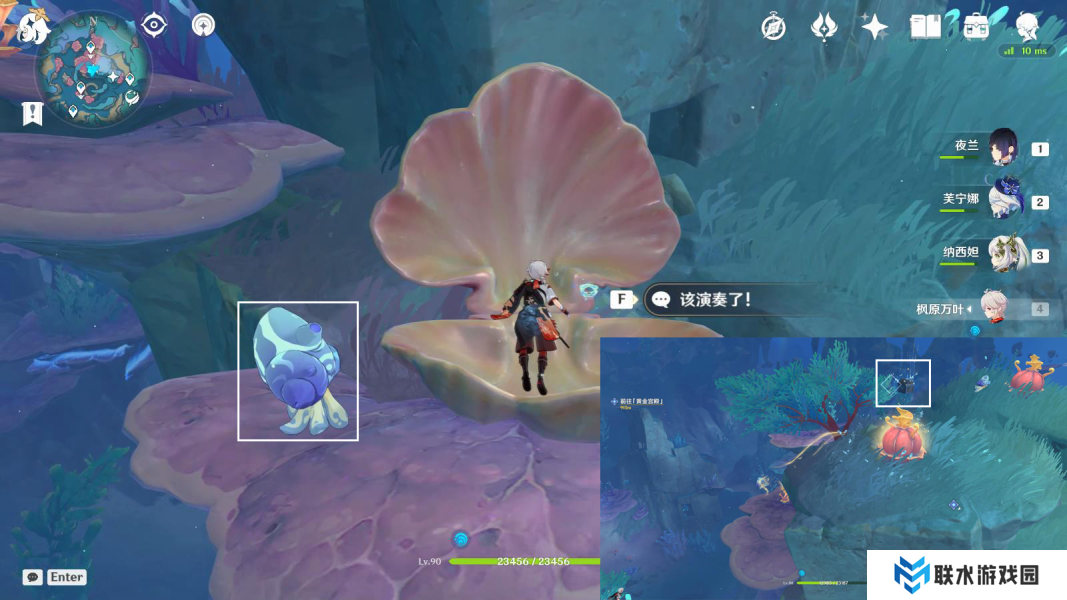Image resolution: width=1067 pixels, height=600 pixels.
Task: Open the four-pointed star events icon
Action: click(x=875, y=27)
